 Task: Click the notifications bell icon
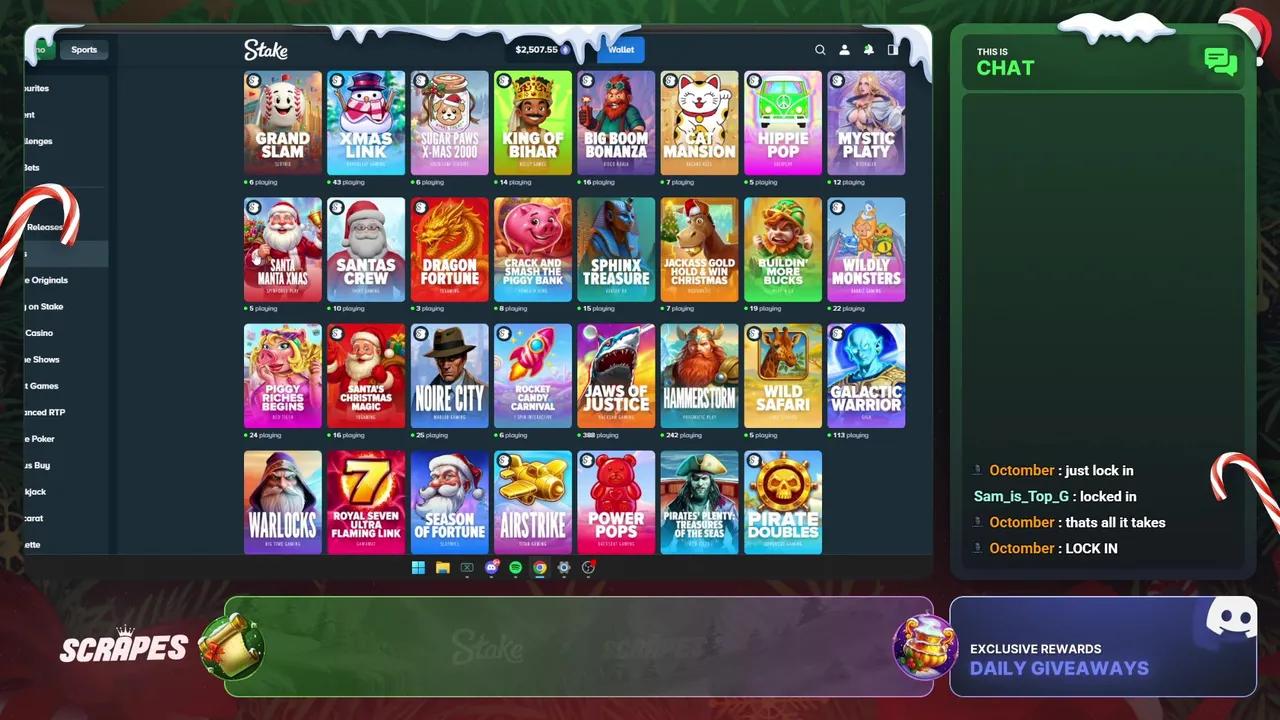click(868, 50)
